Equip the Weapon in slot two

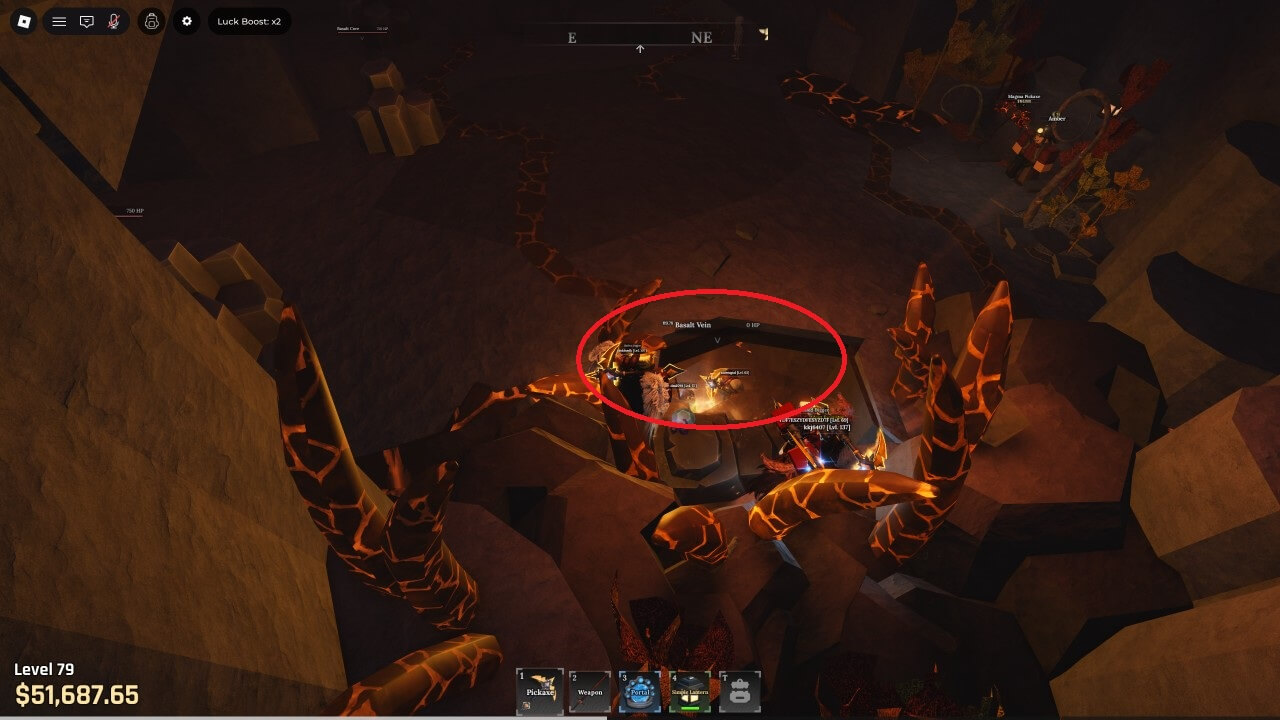pyautogui.click(x=590, y=691)
